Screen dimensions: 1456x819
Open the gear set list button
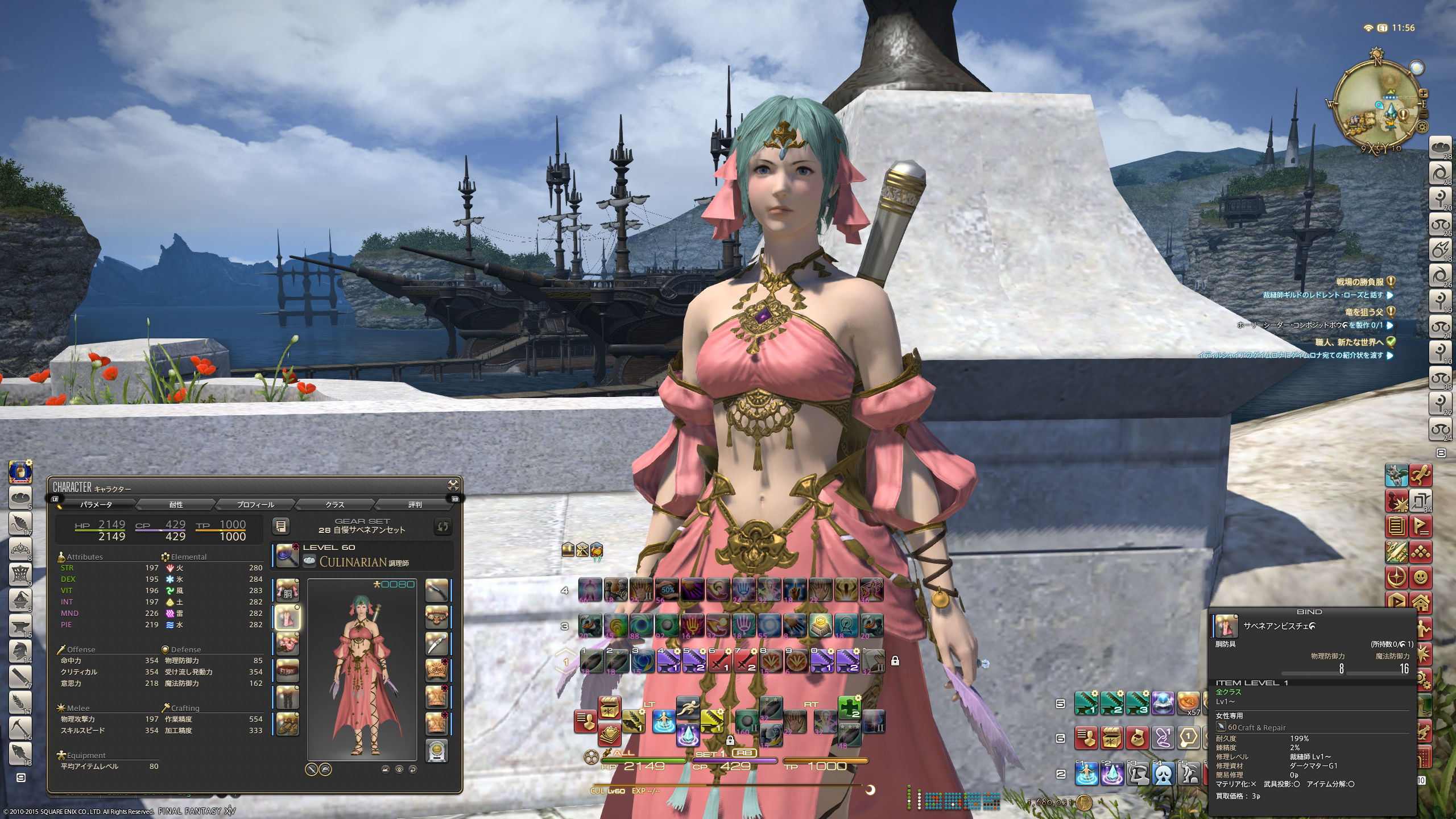coord(281,526)
